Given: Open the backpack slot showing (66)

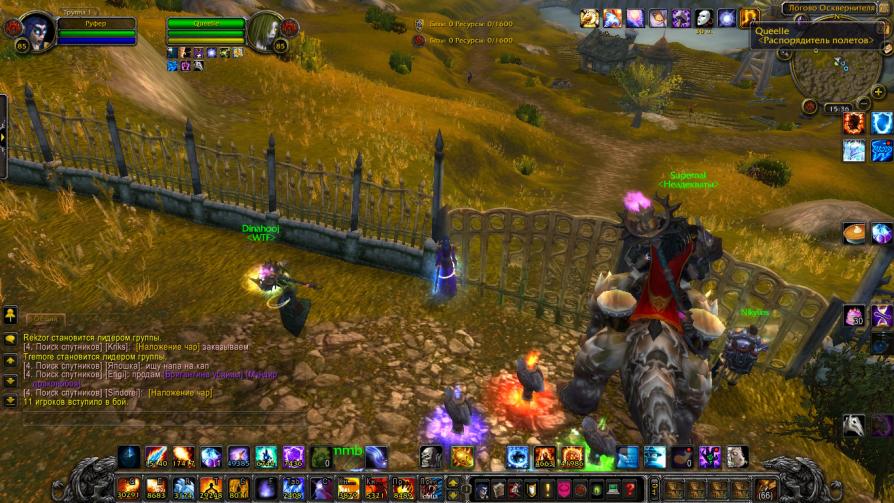Looking at the screenshot, I should pos(767,489).
